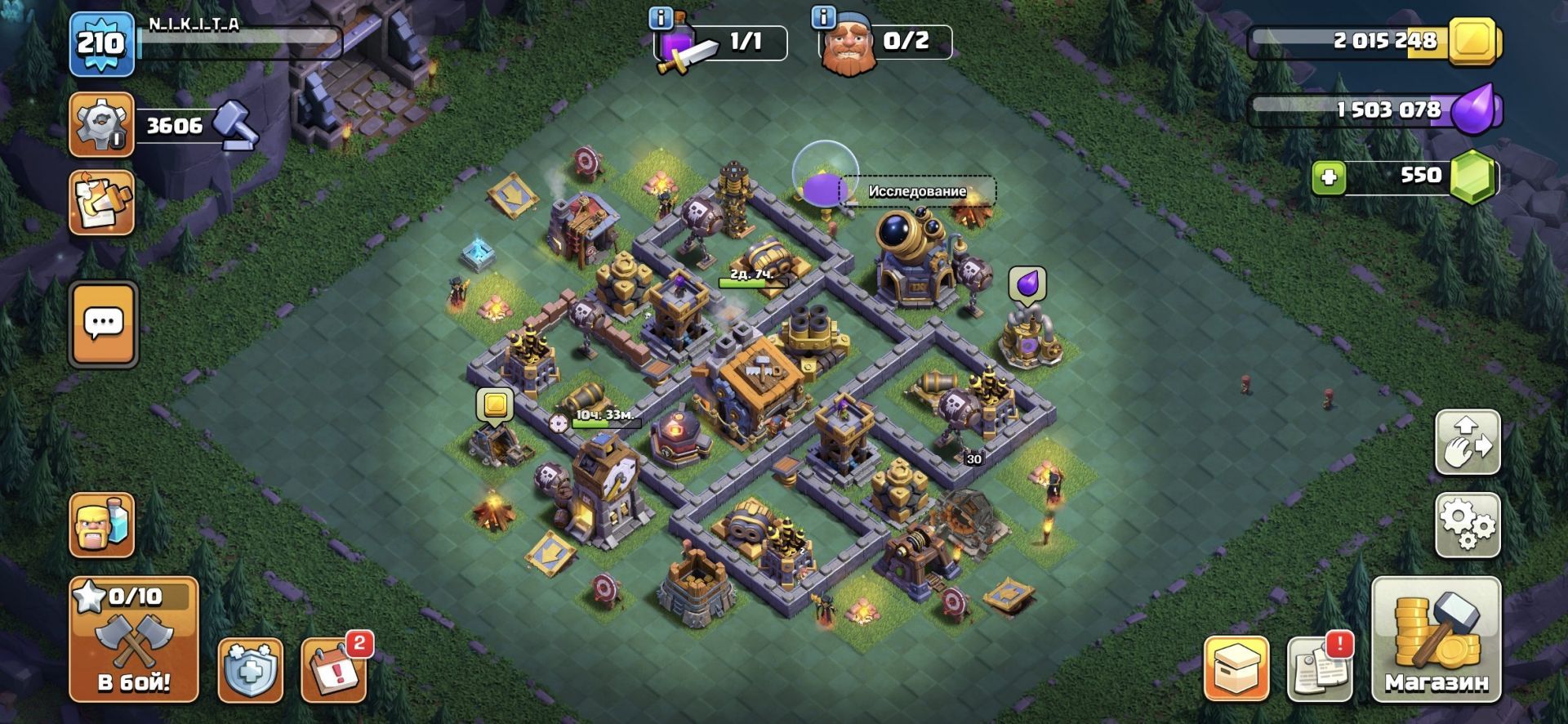Tap the green plus to buy gems
This screenshot has width=1568, height=724.
pos(1329,177)
